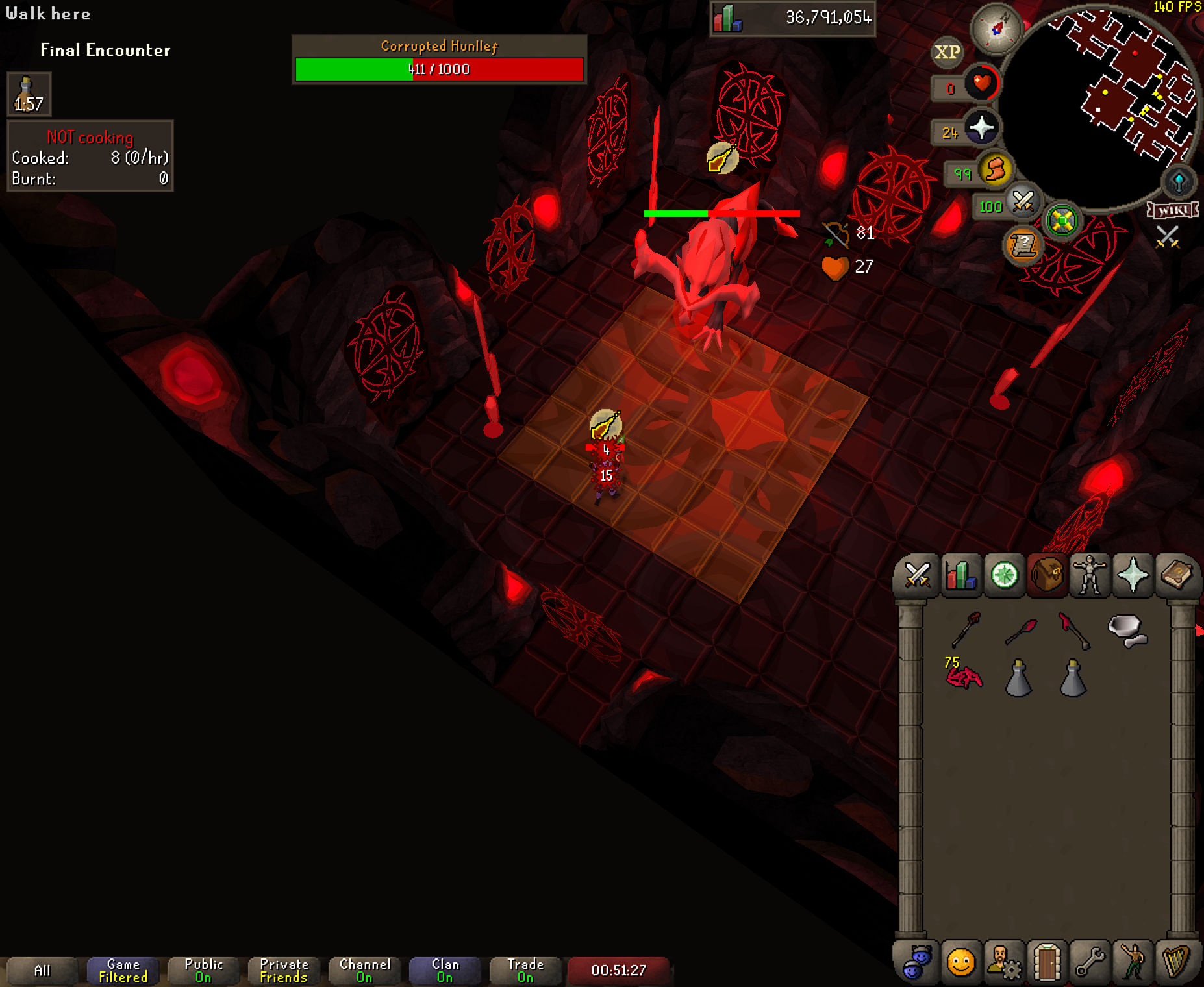Toggle quick prayers on the prayer orb
The image size is (1204, 987).
pyautogui.click(x=981, y=128)
